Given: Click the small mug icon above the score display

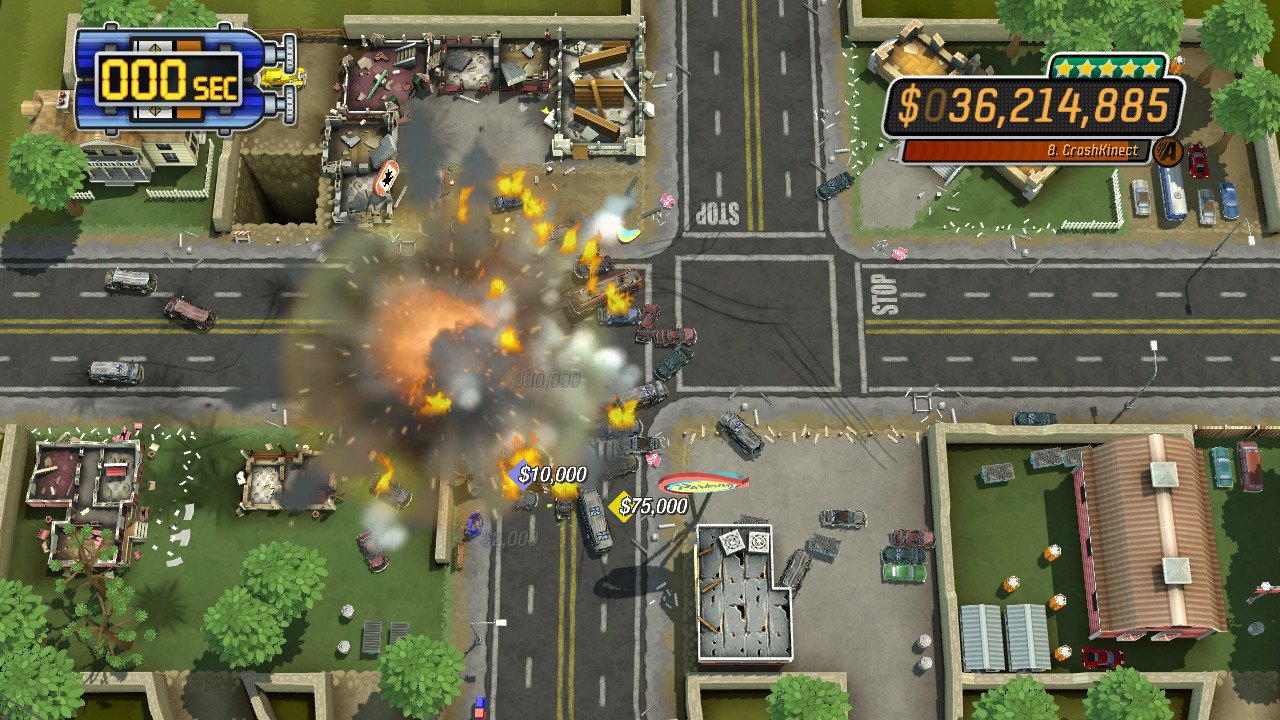Looking at the screenshot, I should (x=1176, y=66).
